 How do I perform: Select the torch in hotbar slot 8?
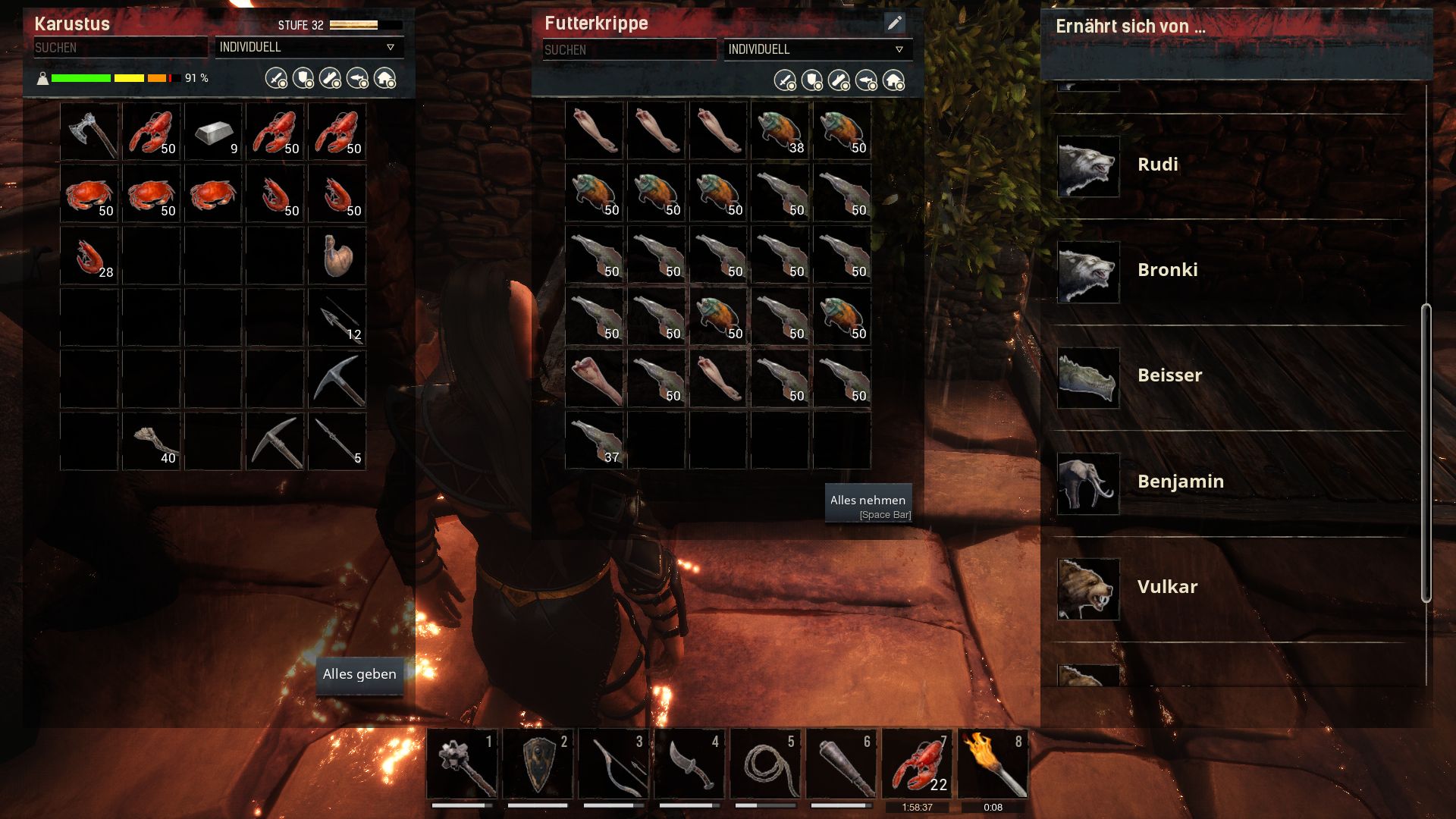(993, 764)
